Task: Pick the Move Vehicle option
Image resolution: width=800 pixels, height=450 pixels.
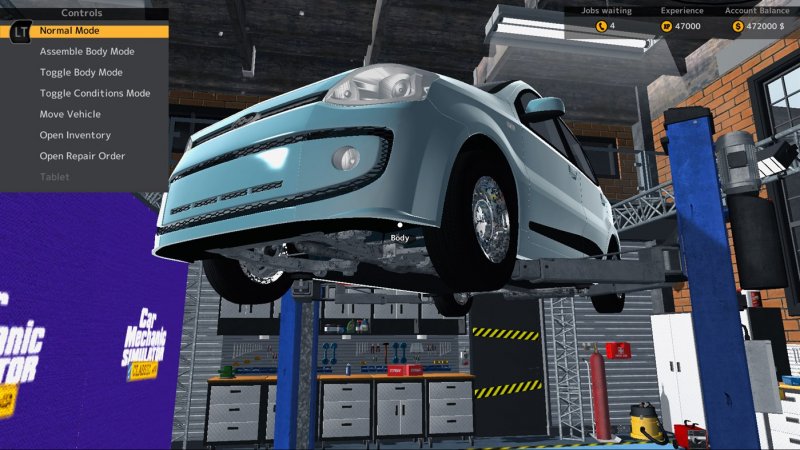Action: coord(70,114)
